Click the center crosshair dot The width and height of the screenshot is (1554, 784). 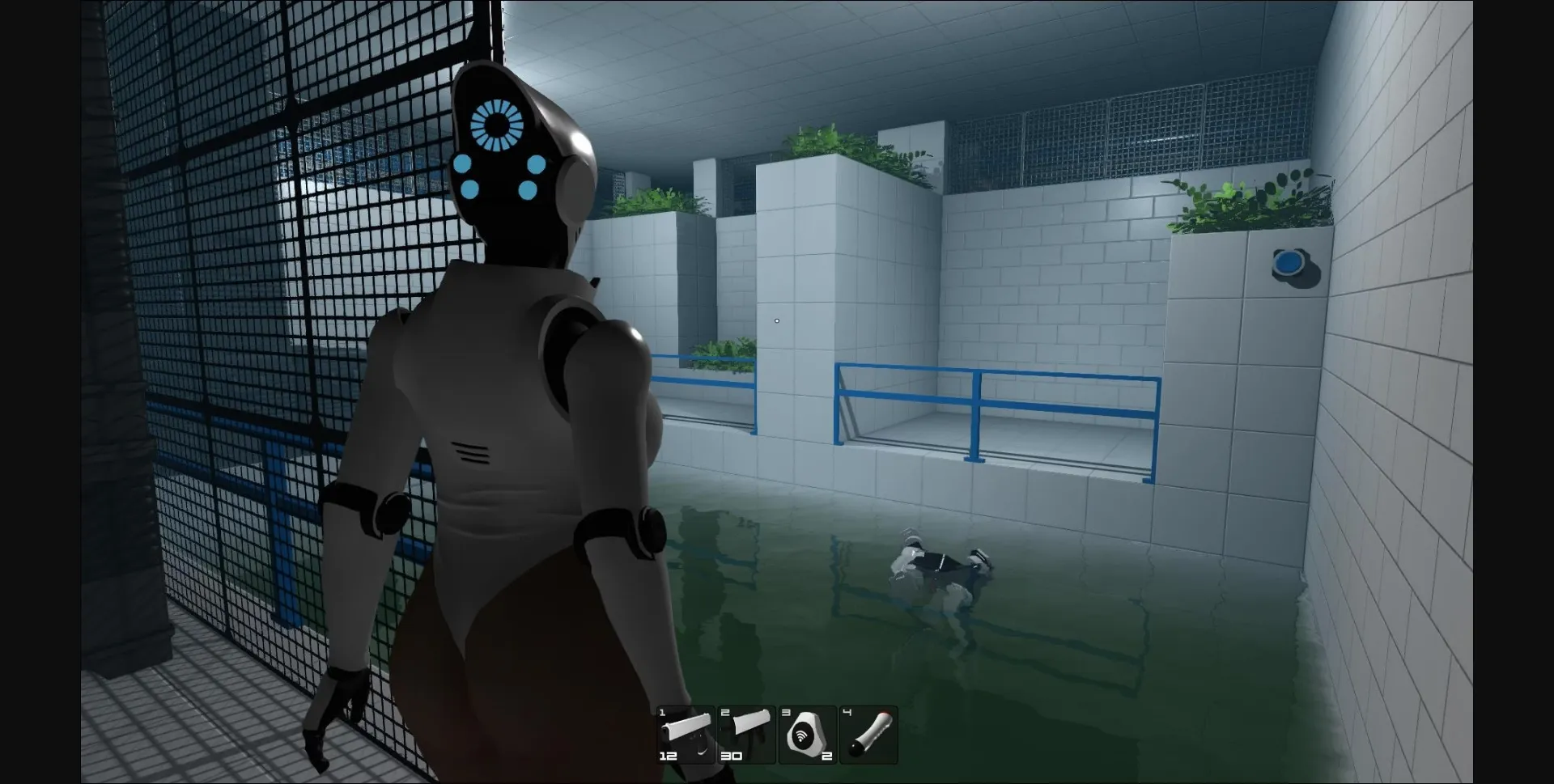(x=777, y=320)
